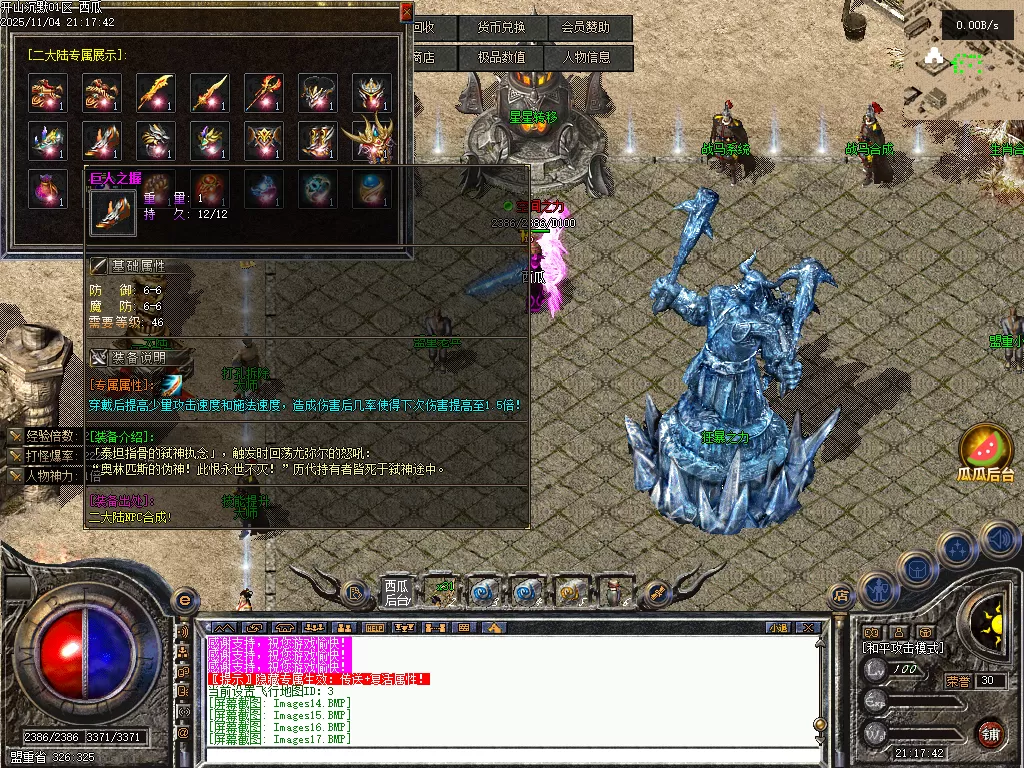Use the potion bottle hotbar slot
The width and height of the screenshot is (1024, 768).
(x=617, y=592)
